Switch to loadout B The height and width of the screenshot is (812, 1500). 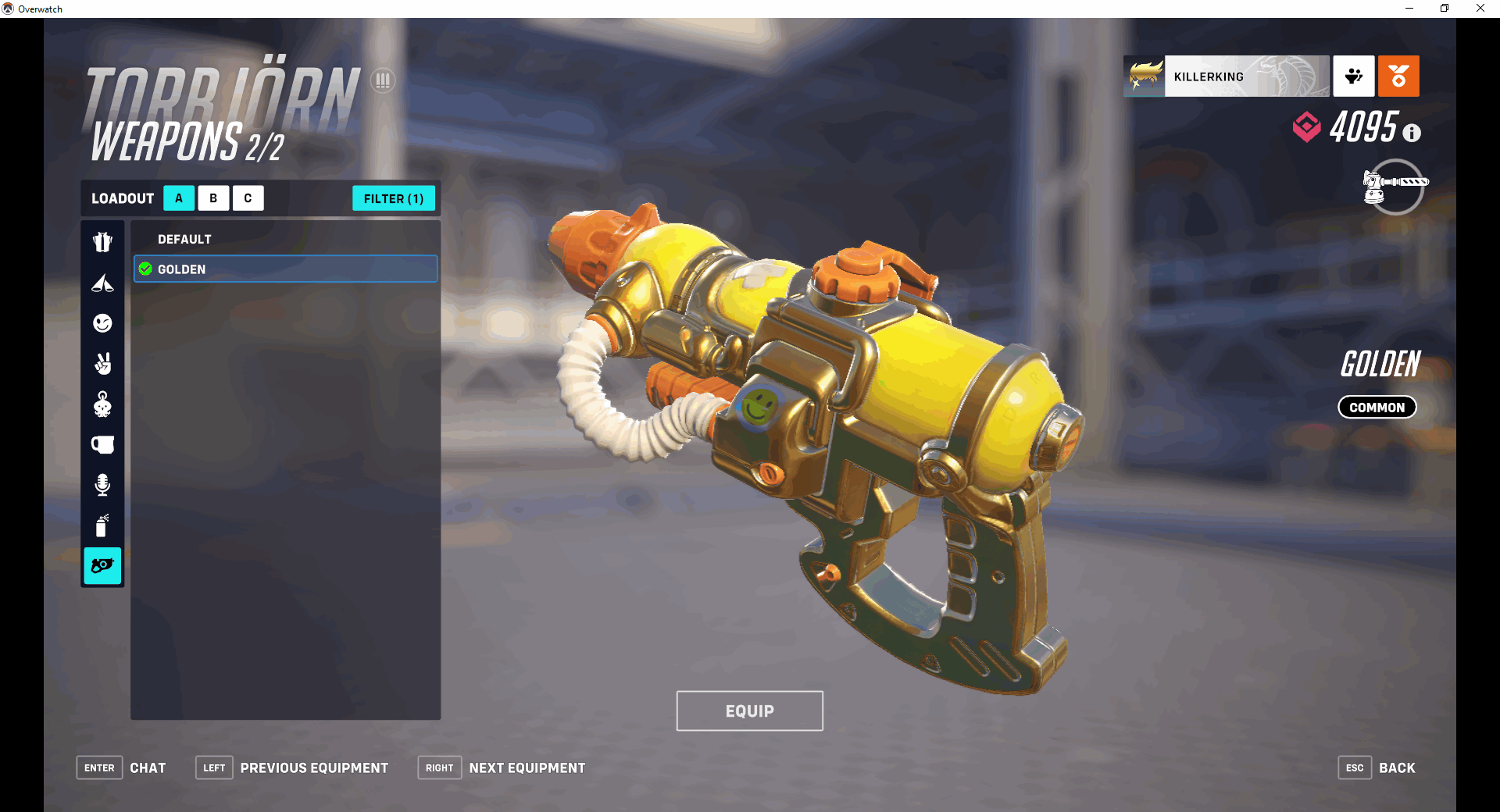tap(213, 198)
